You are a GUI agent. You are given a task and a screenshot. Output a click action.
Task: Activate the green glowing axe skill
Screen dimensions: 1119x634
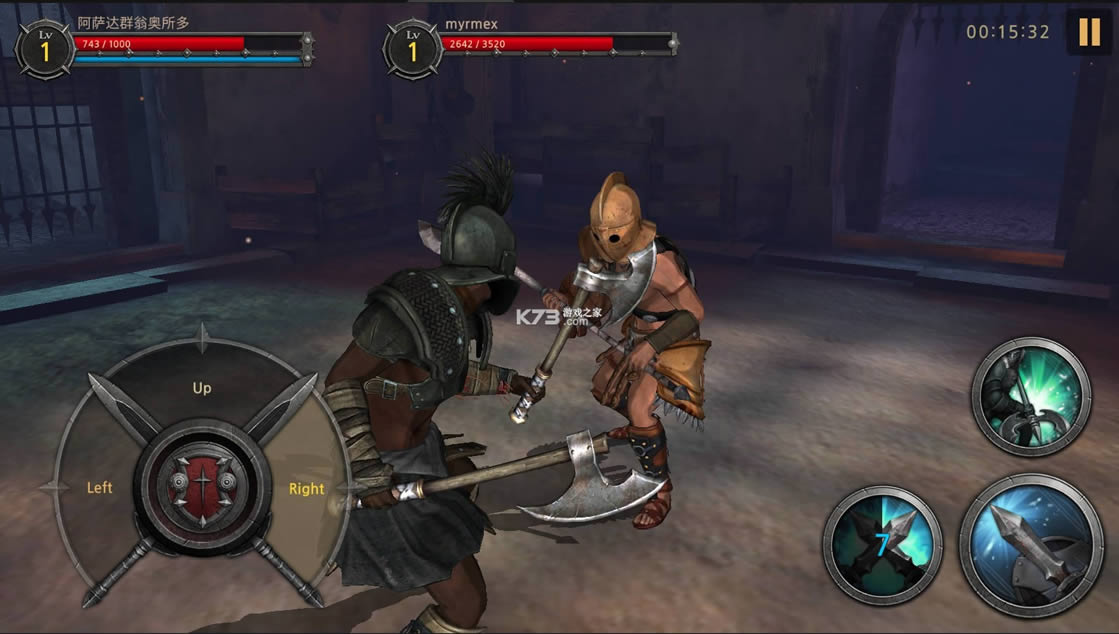(x=1030, y=397)
